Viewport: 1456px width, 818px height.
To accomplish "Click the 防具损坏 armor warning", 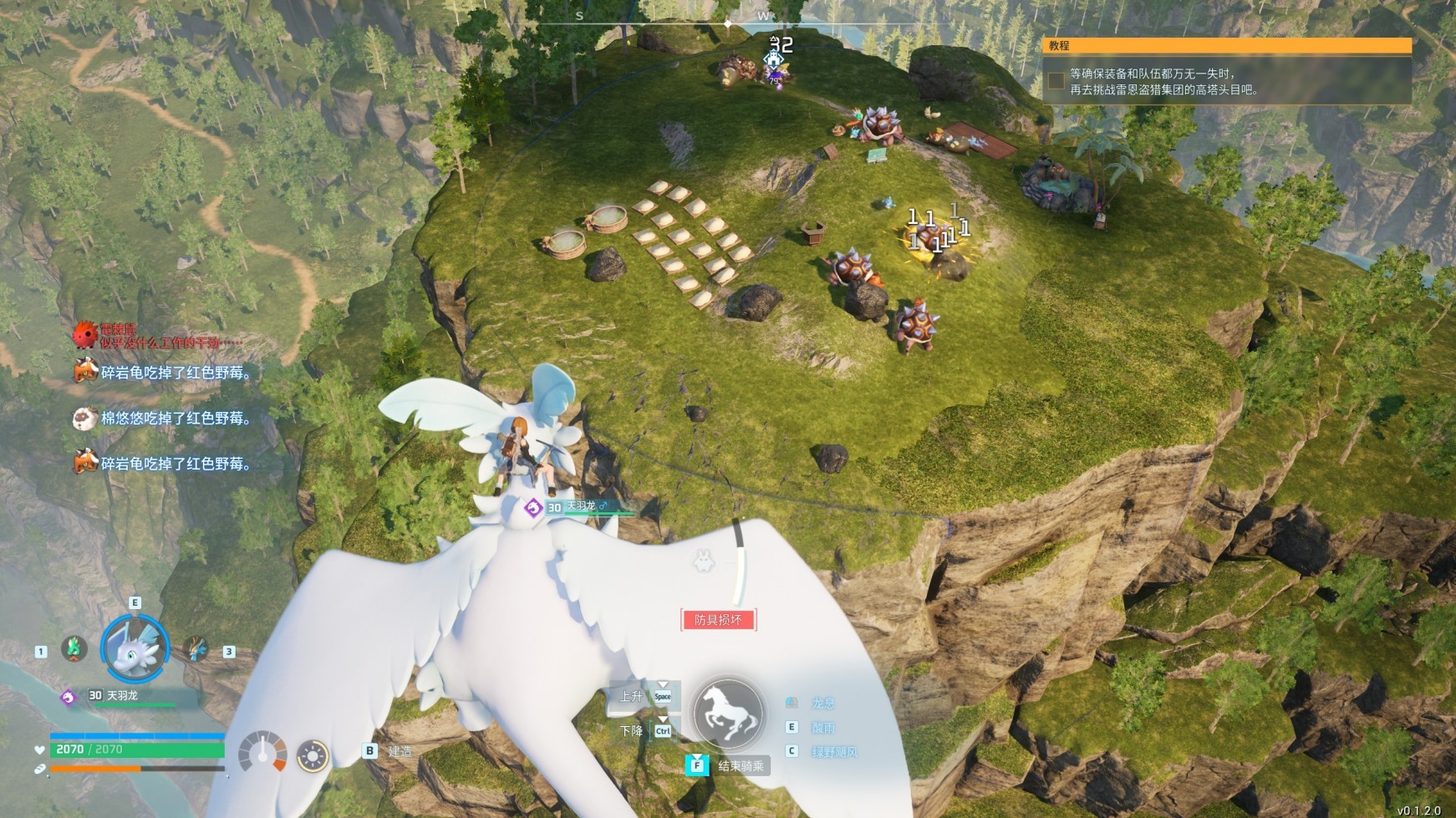I will (x=718, y=619).
